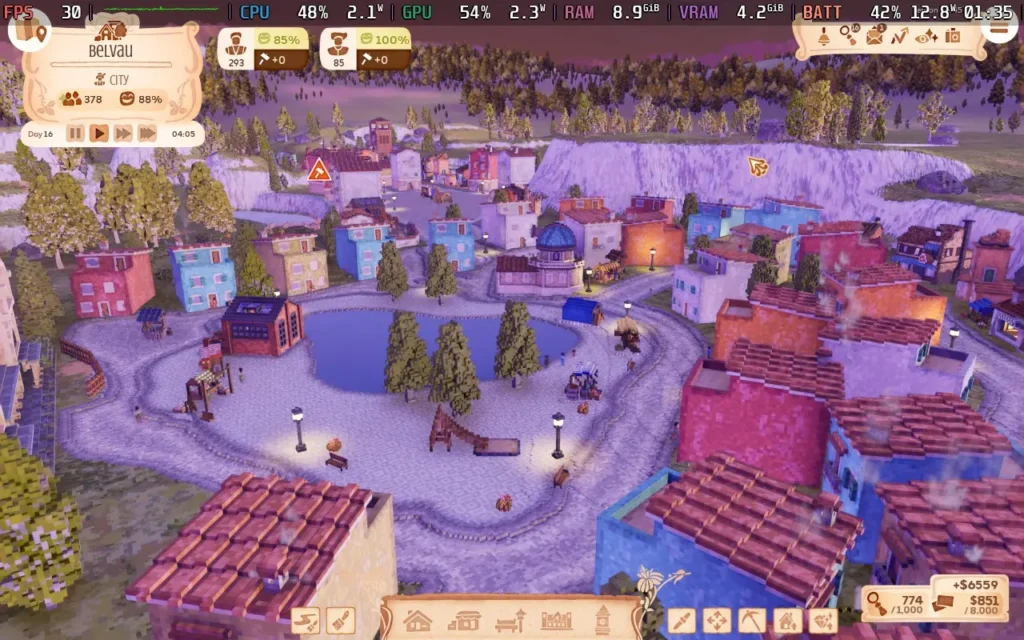The image size is (1024, 640).
Task: Select the four-arrow move tool
Action: click(717, 620)
